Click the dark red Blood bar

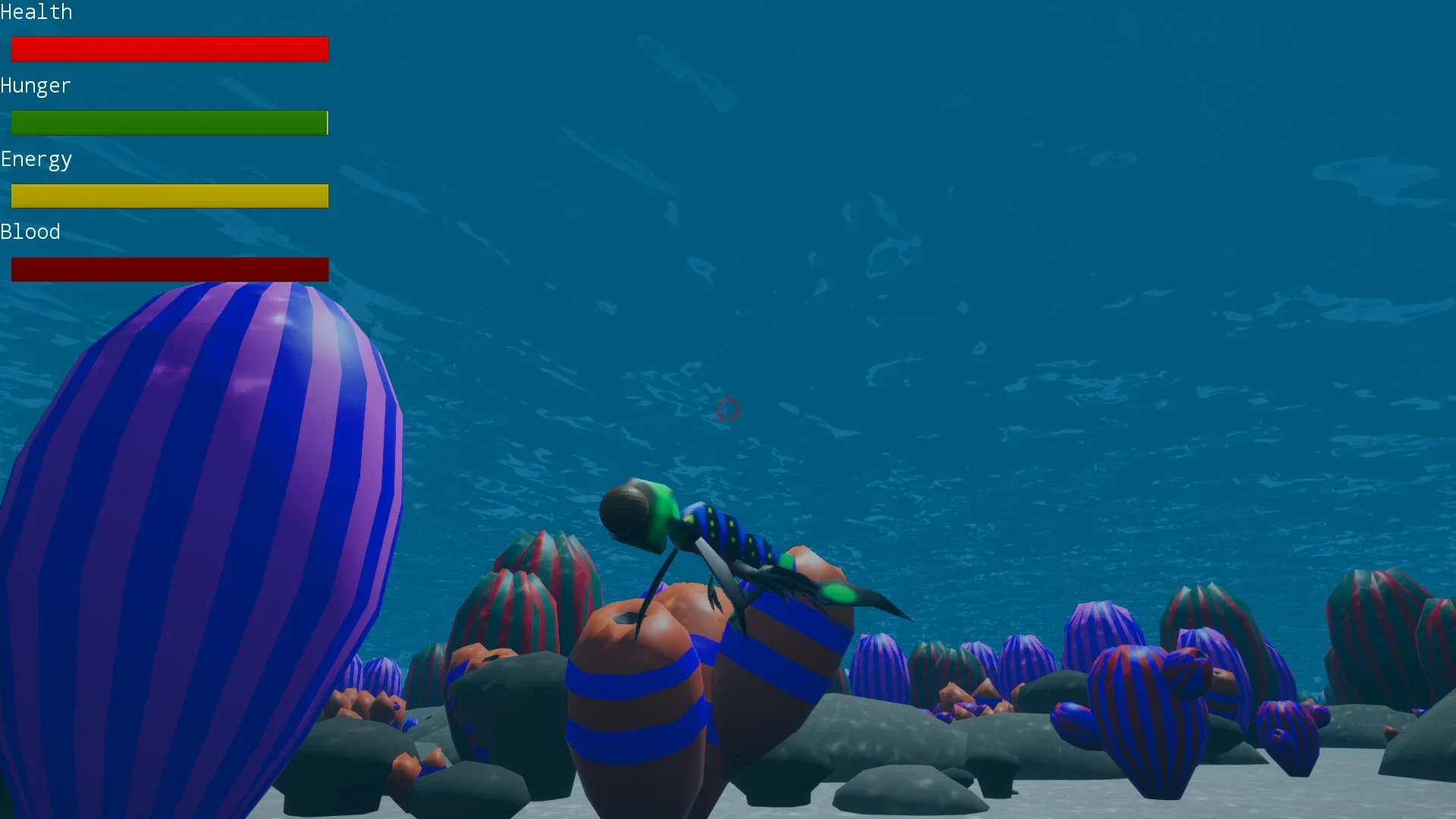click(x=169, y=268)
